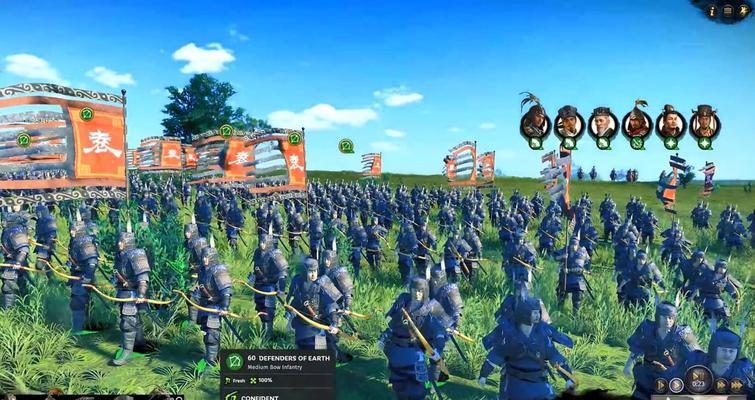Switch battle speed to double fast forward
The height and width of the screenshot is (400, 755).
tap(723, 385)
